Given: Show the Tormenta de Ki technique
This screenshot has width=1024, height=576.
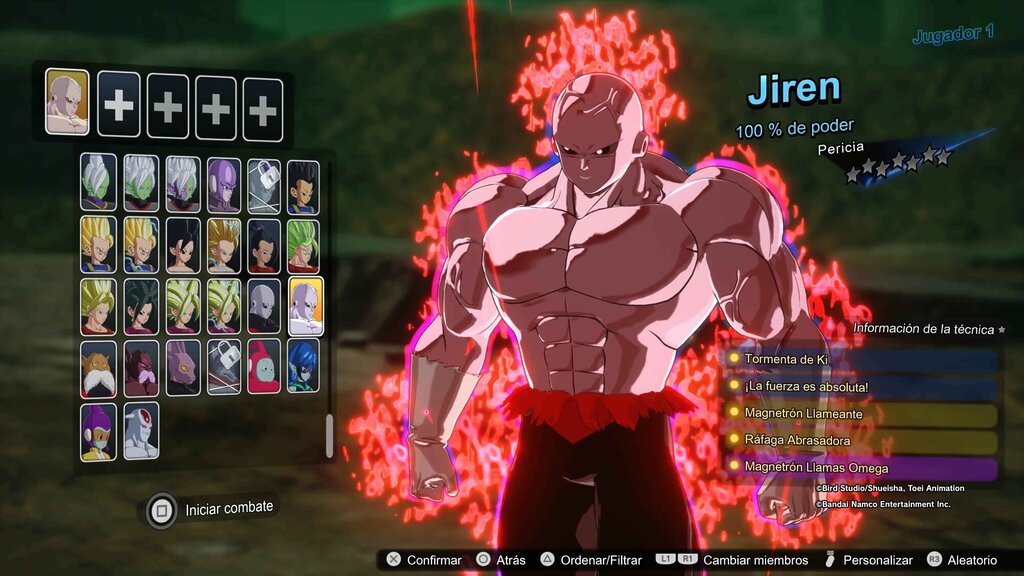Looking at the screenshot, I should click(x=862, y=359).
